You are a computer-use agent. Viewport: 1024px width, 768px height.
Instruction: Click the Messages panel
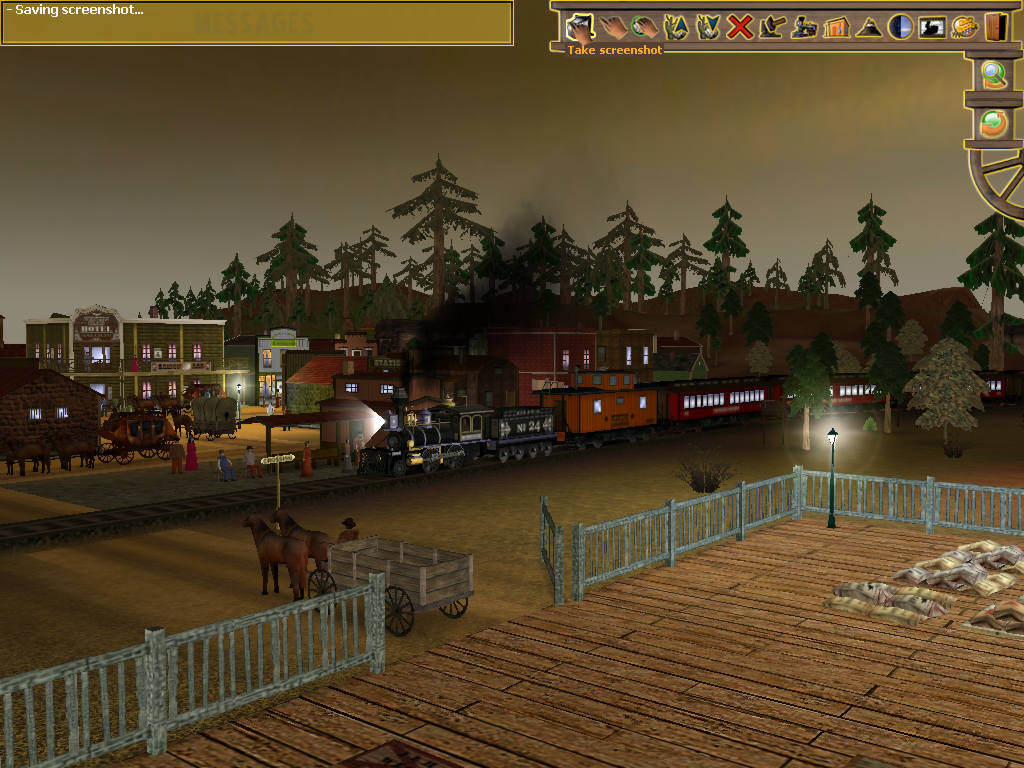tap(257, 24)
